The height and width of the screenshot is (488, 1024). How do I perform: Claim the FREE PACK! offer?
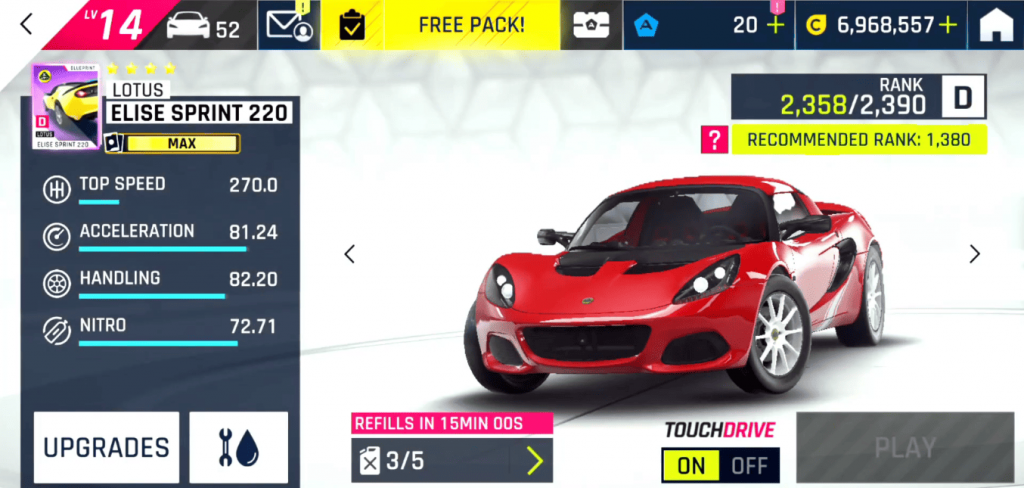coord(471,25)
